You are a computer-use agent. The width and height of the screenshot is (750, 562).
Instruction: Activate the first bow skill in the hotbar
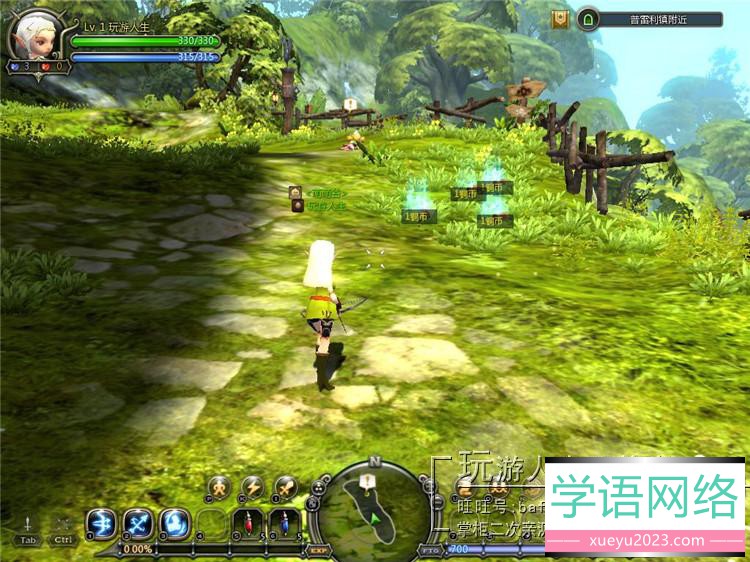click(x=101, y=522)
